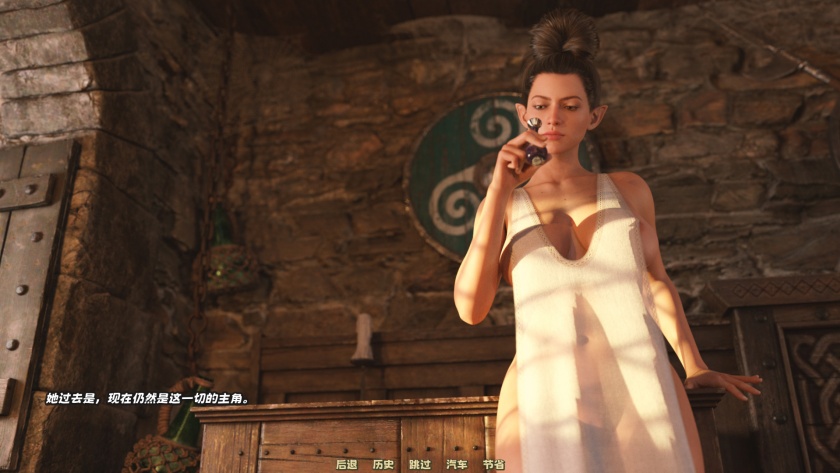
Task: Open the 节省 (Save) menu
Action: tap(493, 464)
